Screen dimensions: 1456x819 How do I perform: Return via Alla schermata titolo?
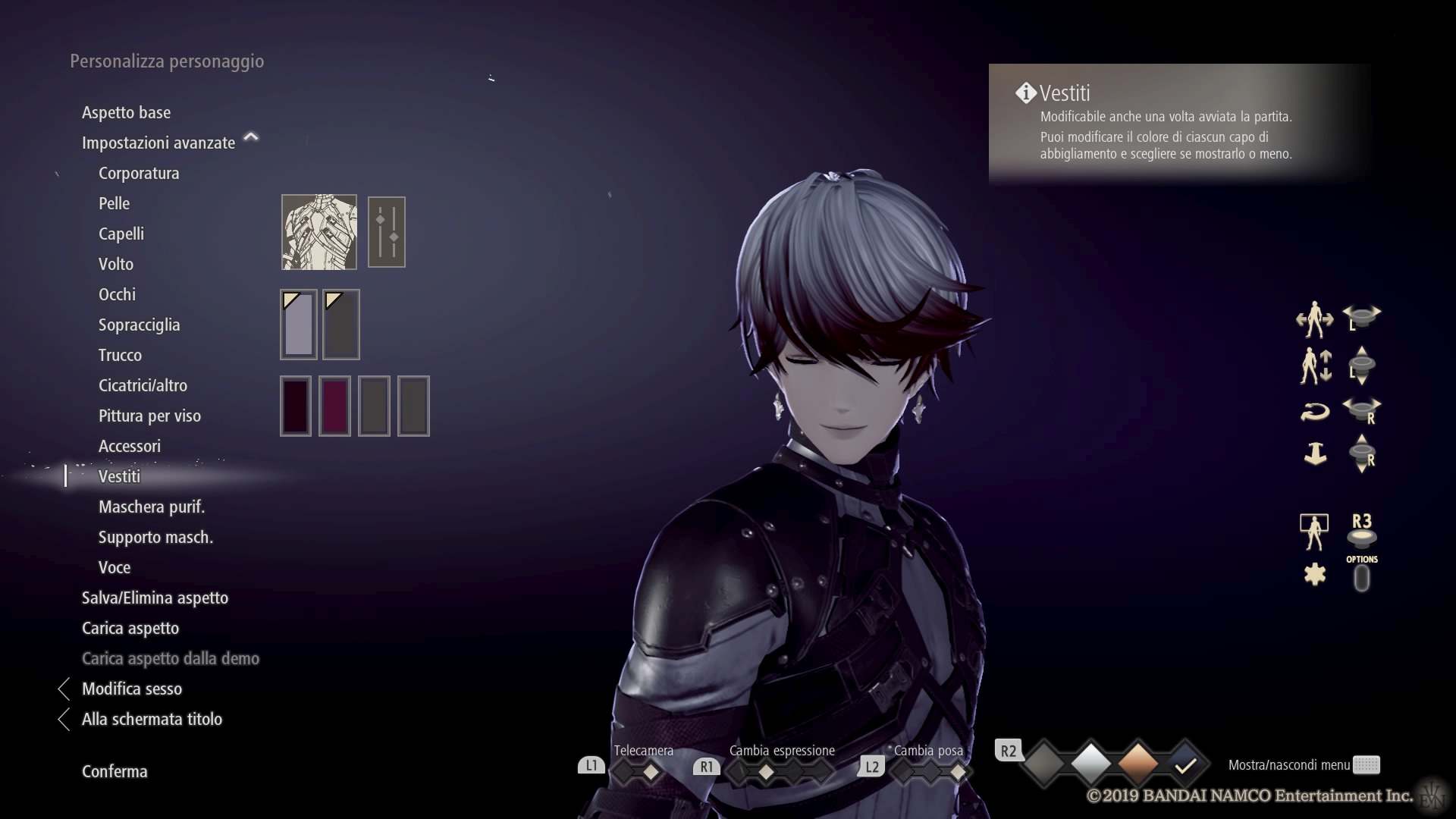(x=152, y=719)
